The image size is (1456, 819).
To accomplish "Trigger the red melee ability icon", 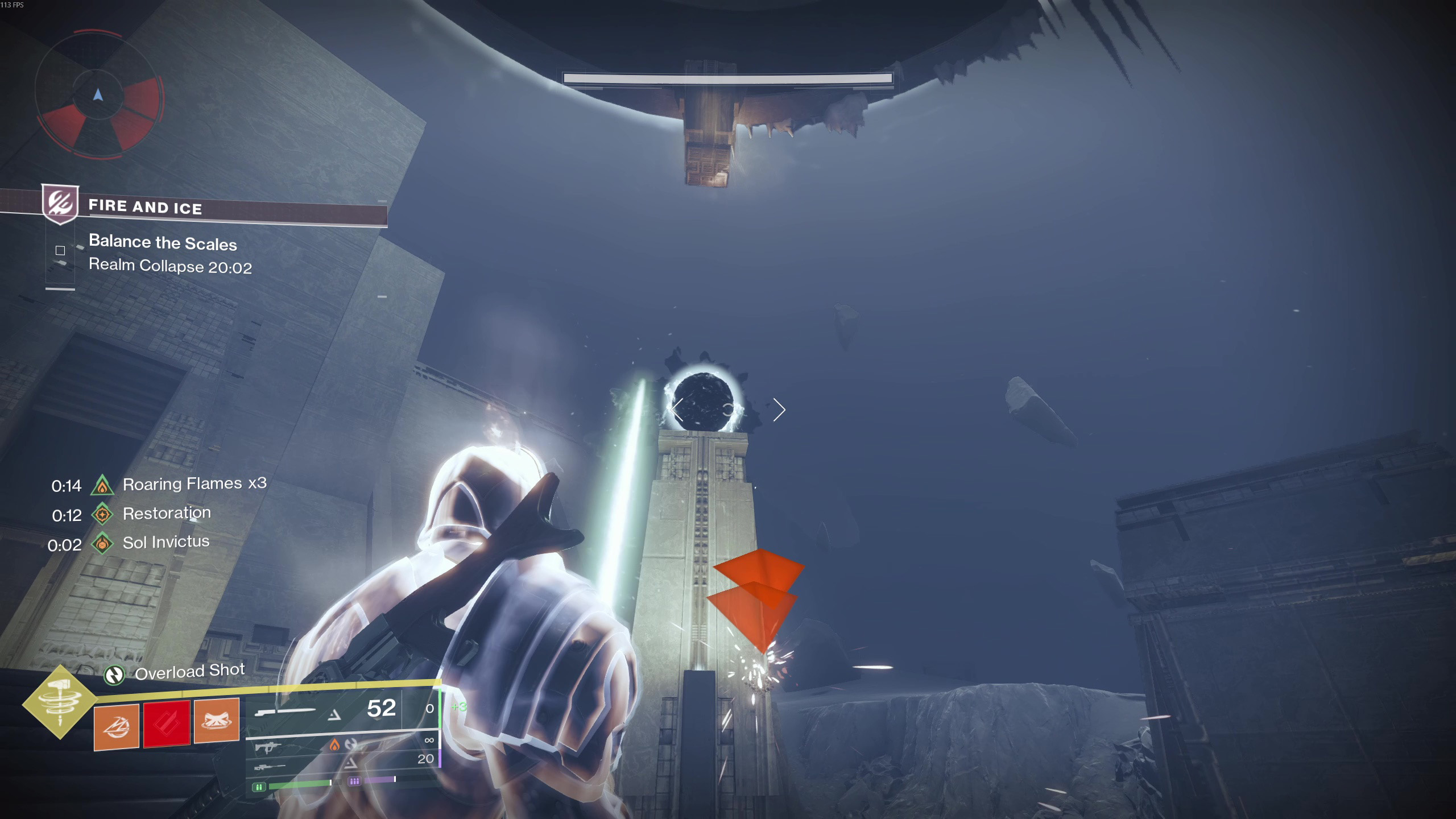I will point(167,723).
